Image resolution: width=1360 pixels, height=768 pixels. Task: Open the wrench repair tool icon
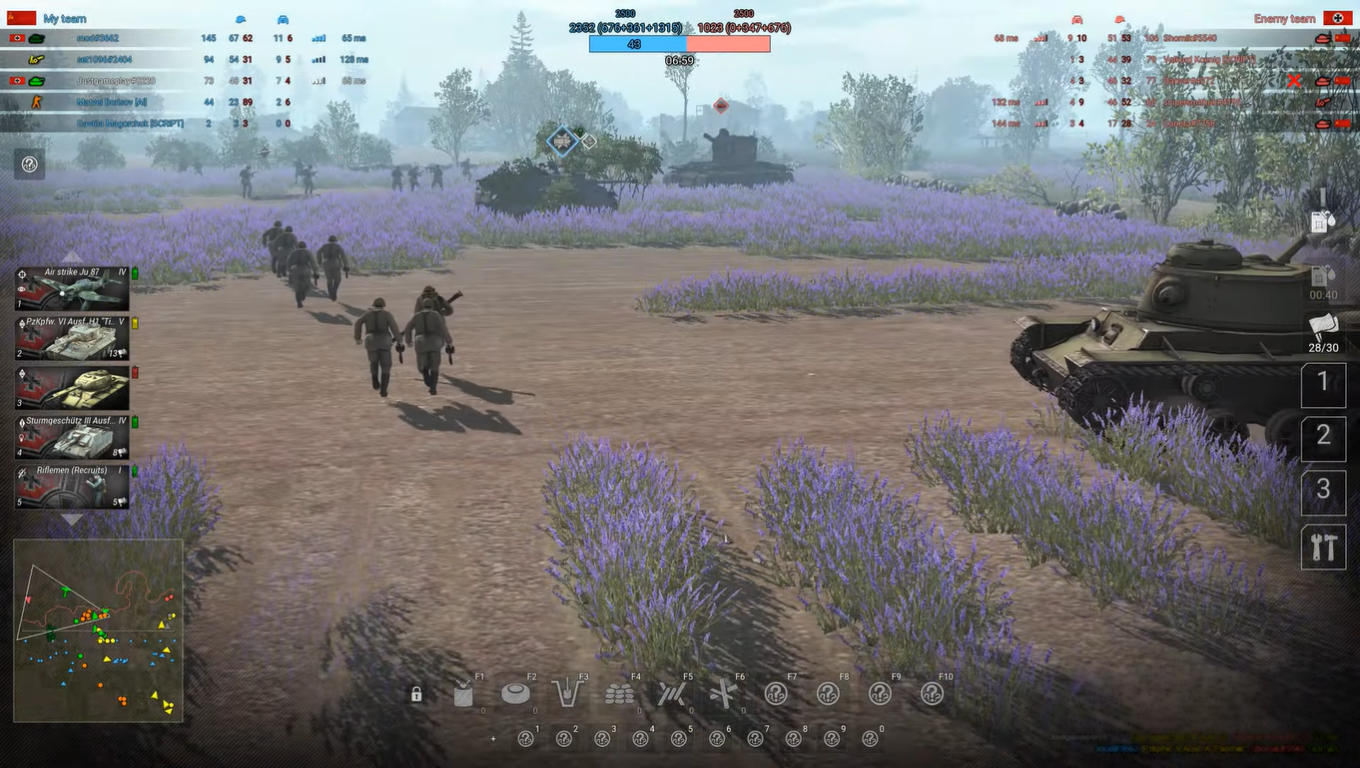pos(1324,547)
